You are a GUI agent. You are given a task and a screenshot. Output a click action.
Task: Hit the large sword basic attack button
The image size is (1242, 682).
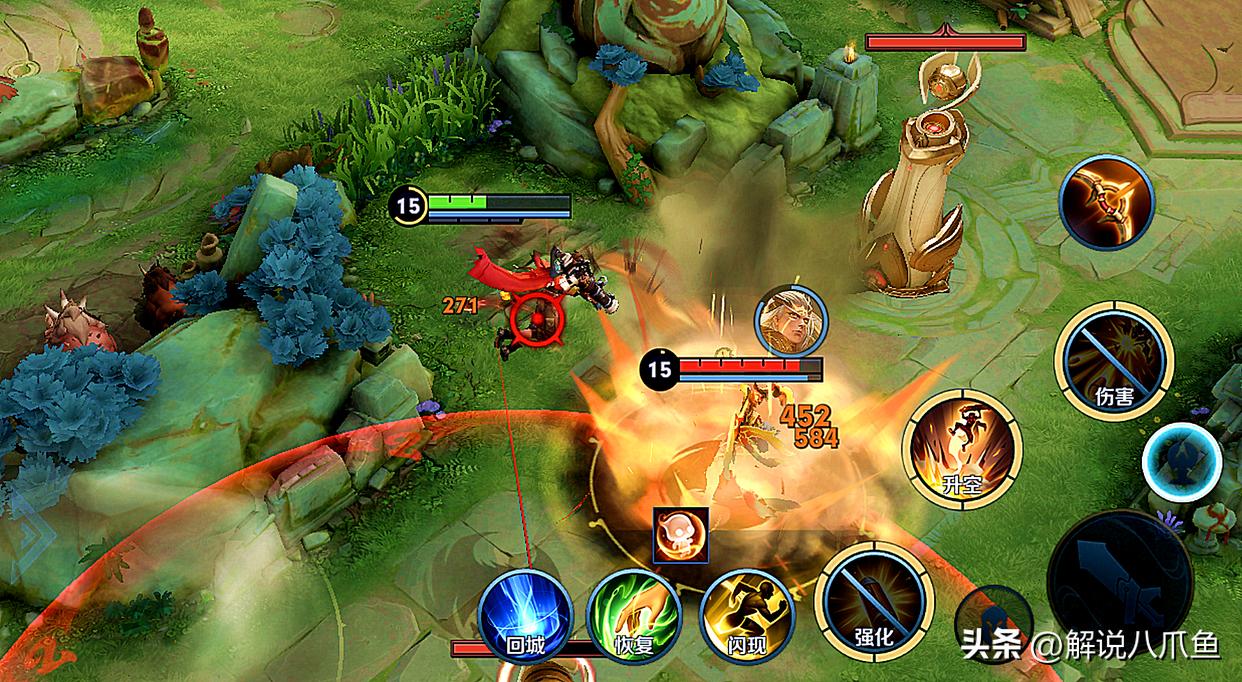pos(1119,582)
